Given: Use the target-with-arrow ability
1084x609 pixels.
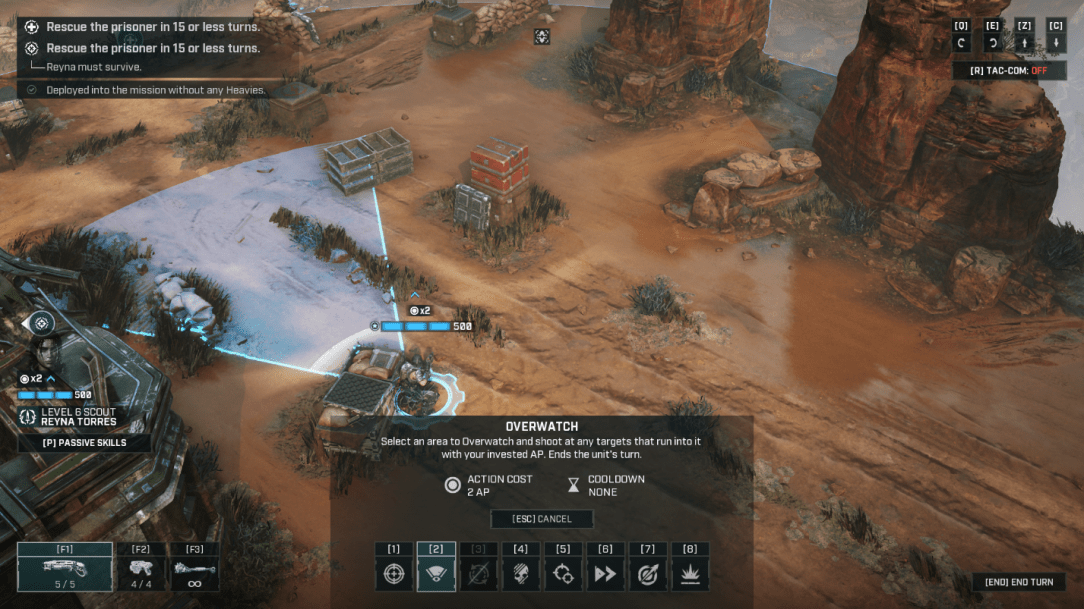Looking at the screenshot, I should pyautogui.click(x=648, y=575).
